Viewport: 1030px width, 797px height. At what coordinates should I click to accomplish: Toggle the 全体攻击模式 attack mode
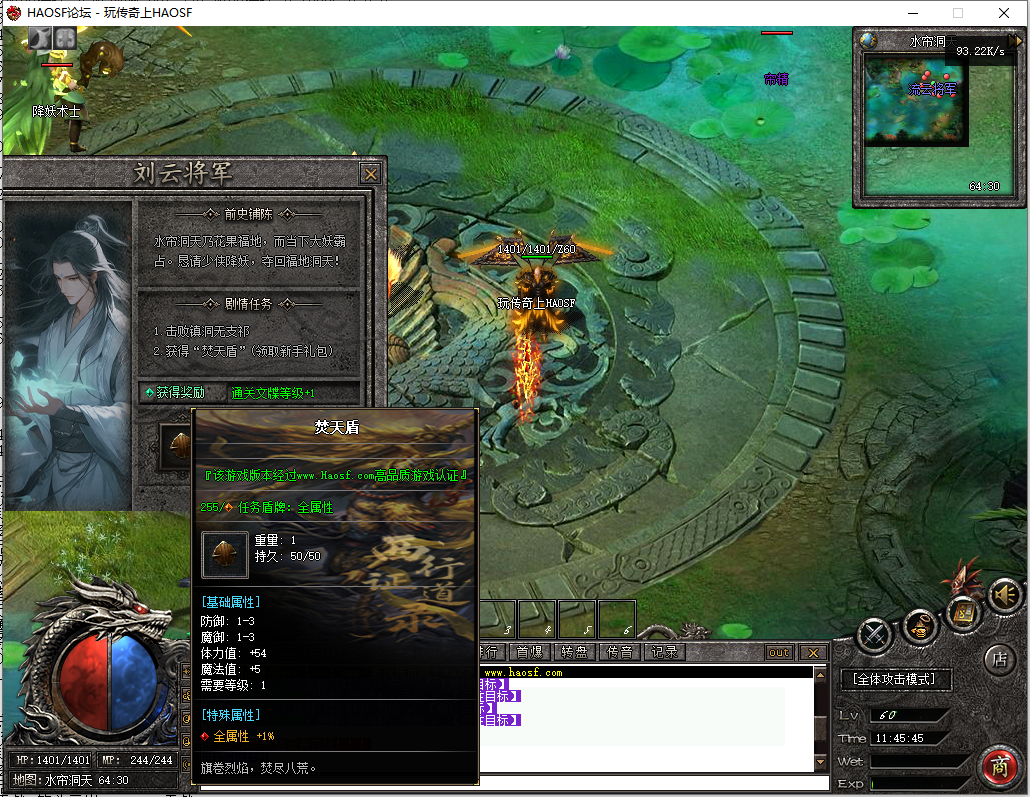pyautogui.click(x=895, y=680)
